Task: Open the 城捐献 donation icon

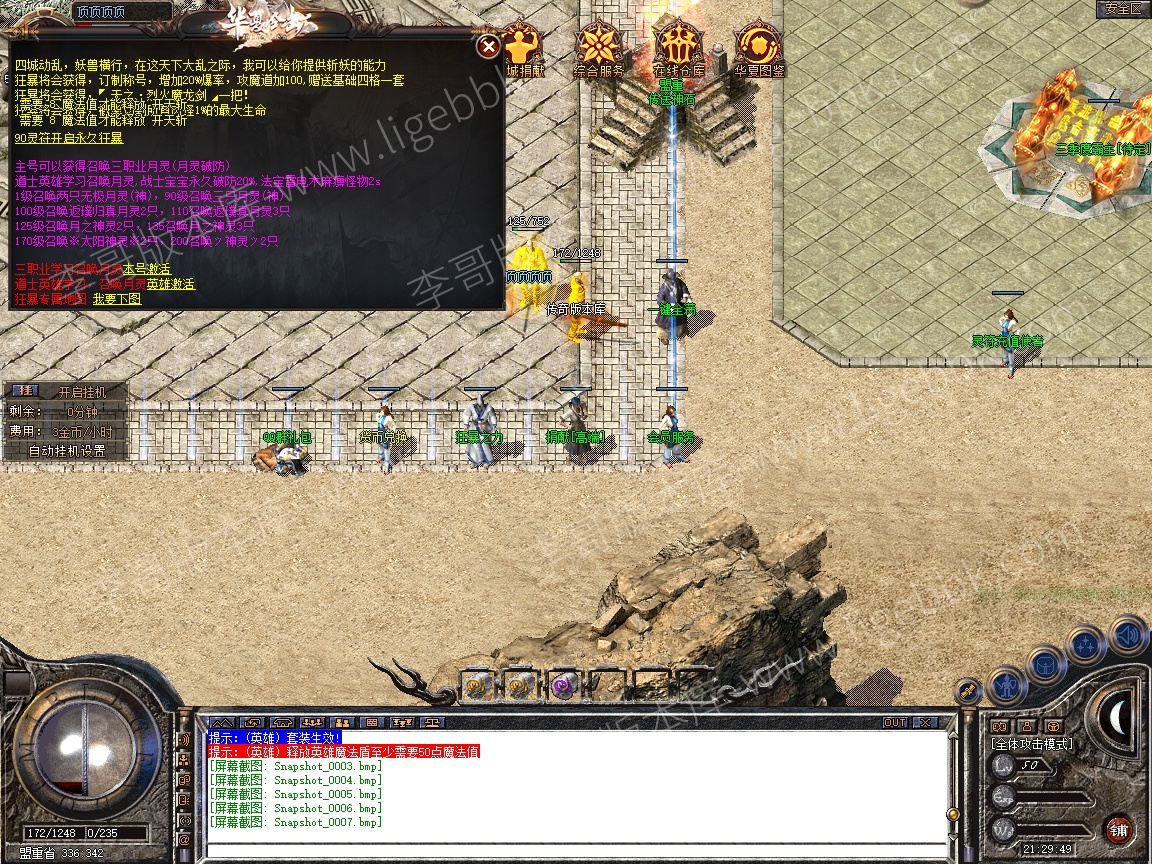Action: tap(524, 48)
